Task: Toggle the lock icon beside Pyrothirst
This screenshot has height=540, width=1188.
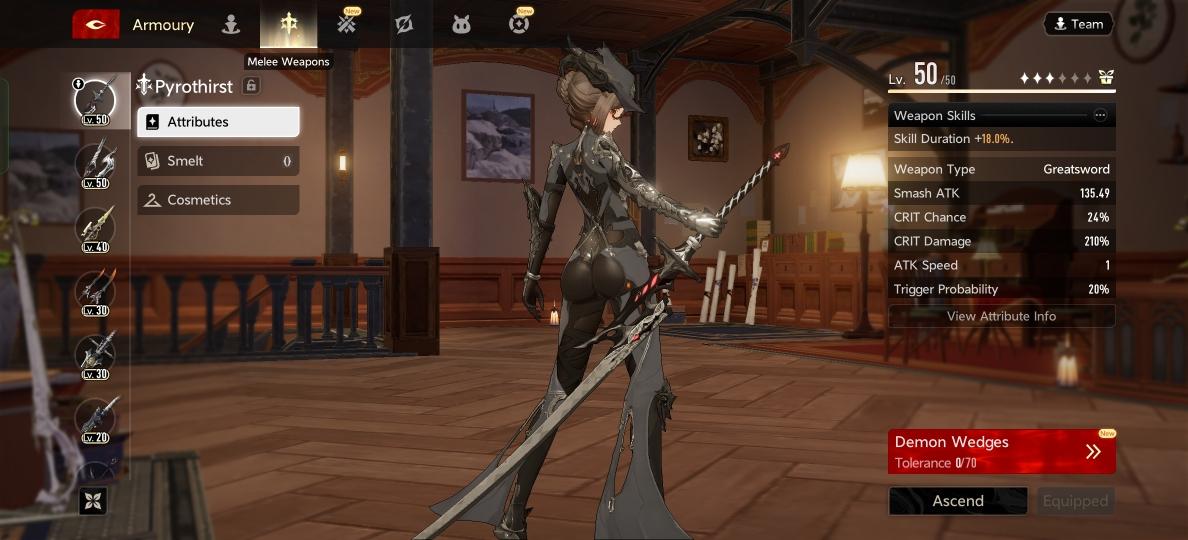Action: [251, 86]
